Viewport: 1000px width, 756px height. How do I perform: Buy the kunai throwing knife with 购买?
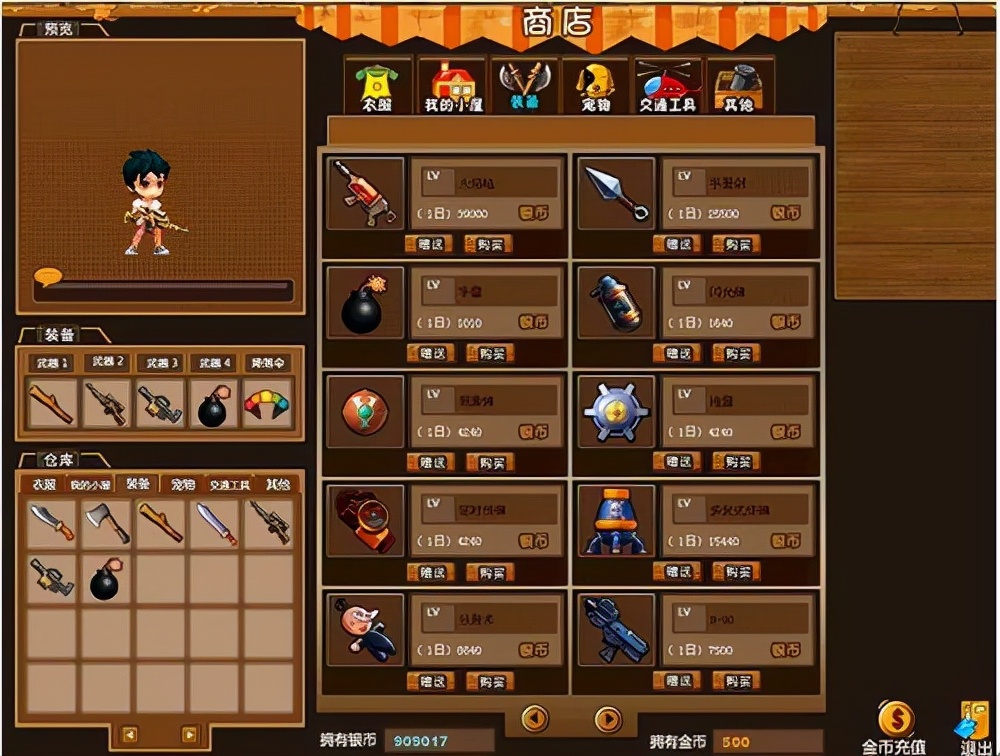(x=735, y=244)
